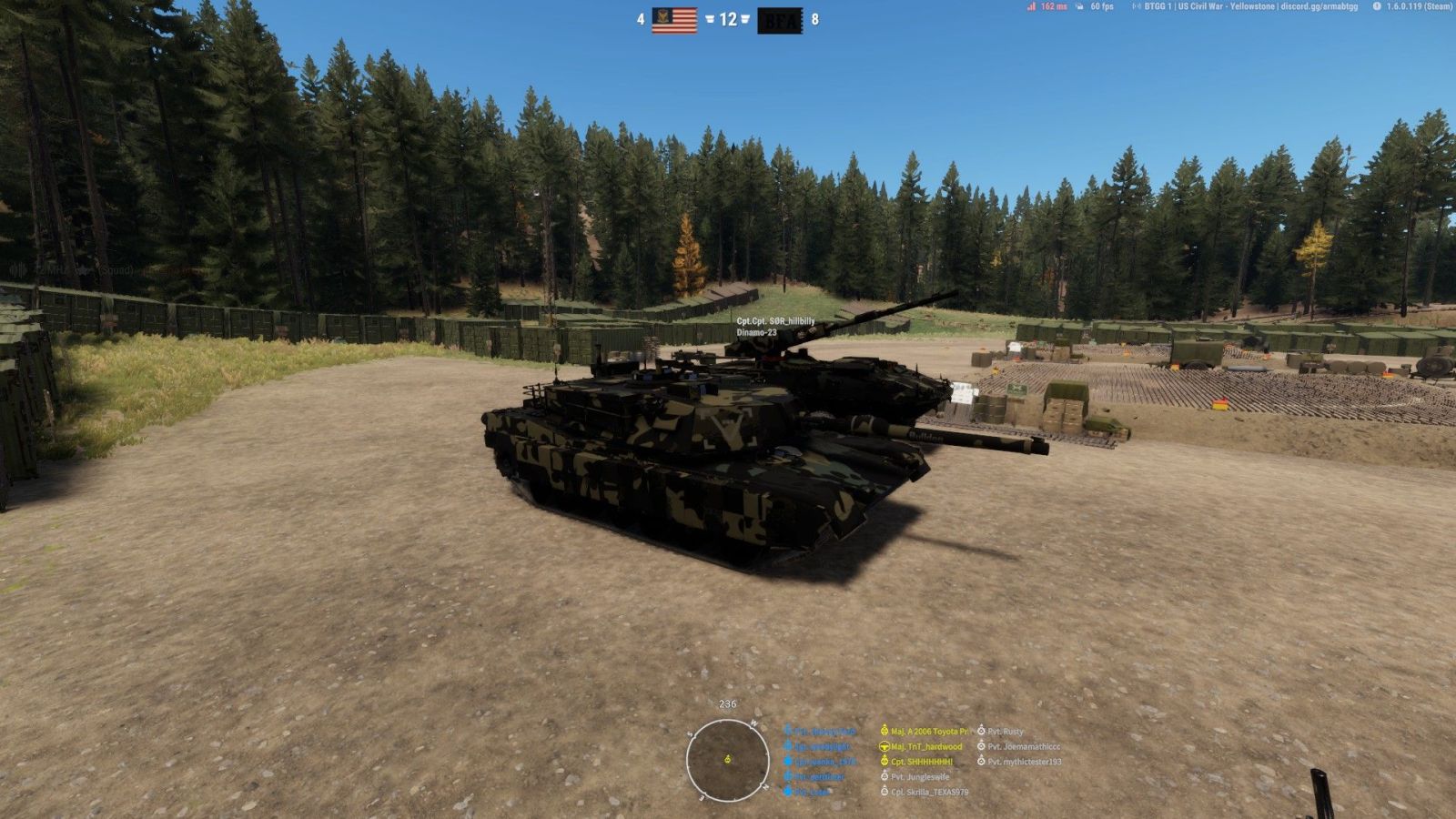Select Maj. TnT_hardwood in the squad list
The width and height of the screenshot is (1456, 819).
coord(925,747)
